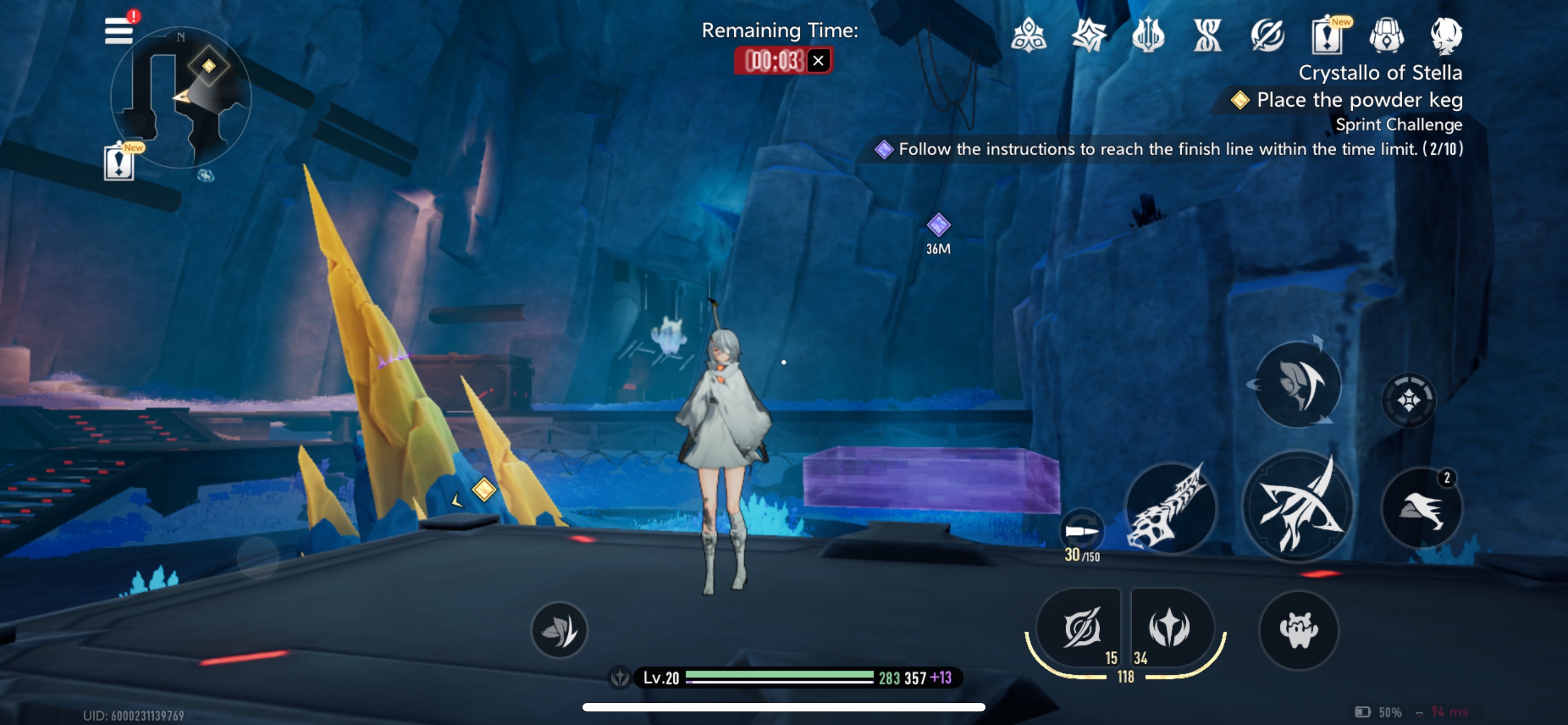Toggle the crosshair aim mode button
This screenshot has width=1568, height=725.
[1408, 400]
